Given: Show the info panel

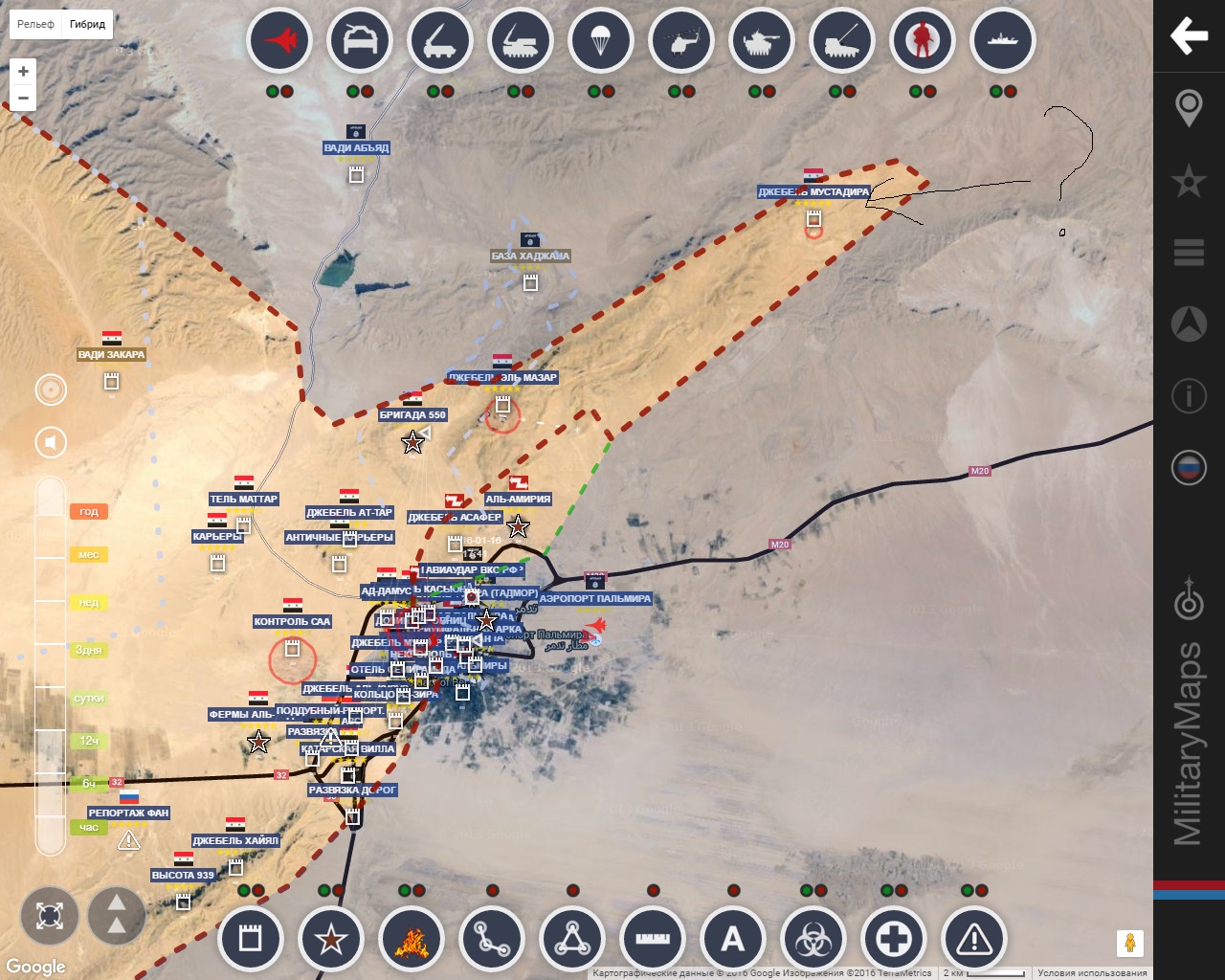Looking at the screenshot, I should click(1189, 394).
